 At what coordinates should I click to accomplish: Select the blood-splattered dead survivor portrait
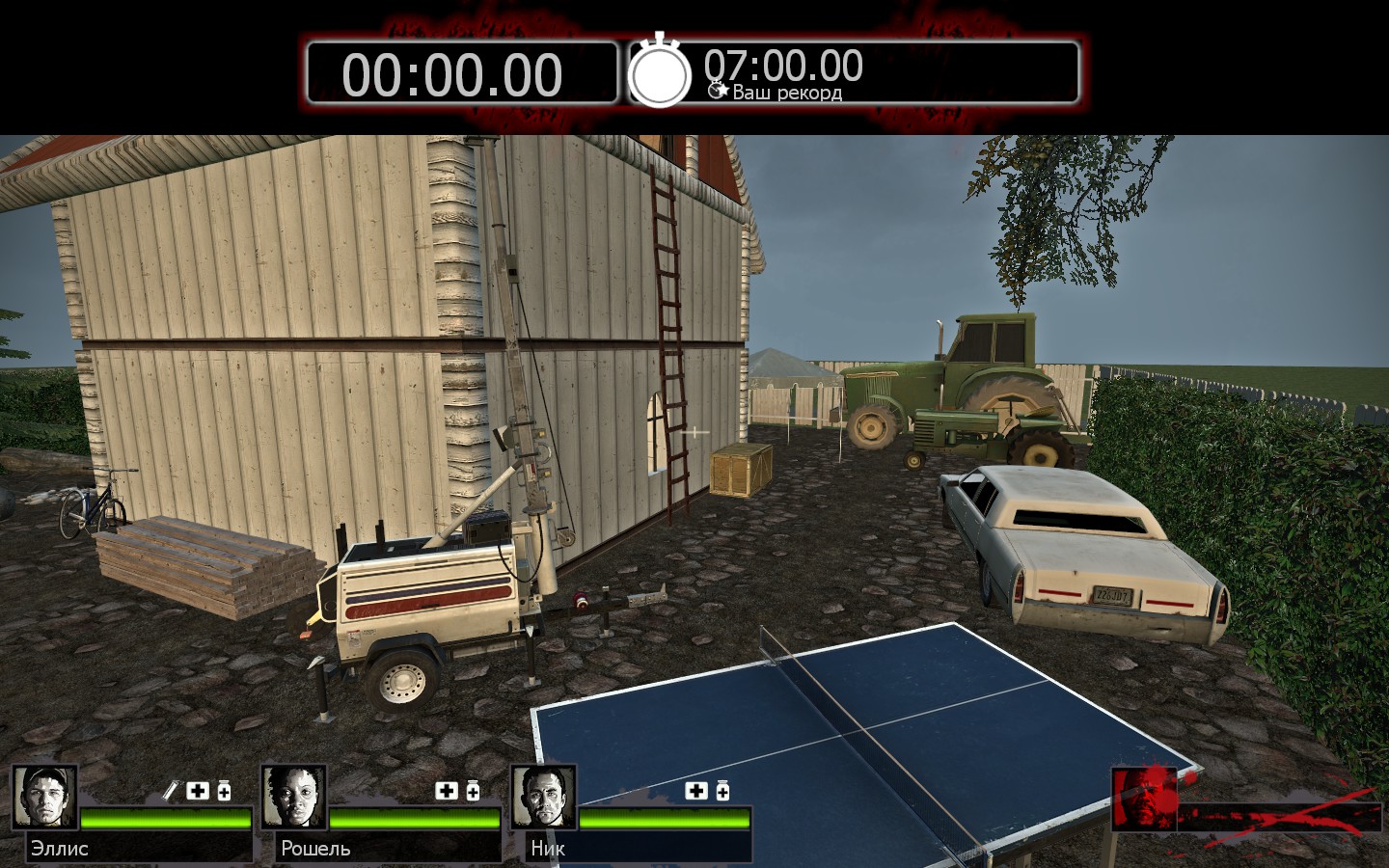[1145, 798]
